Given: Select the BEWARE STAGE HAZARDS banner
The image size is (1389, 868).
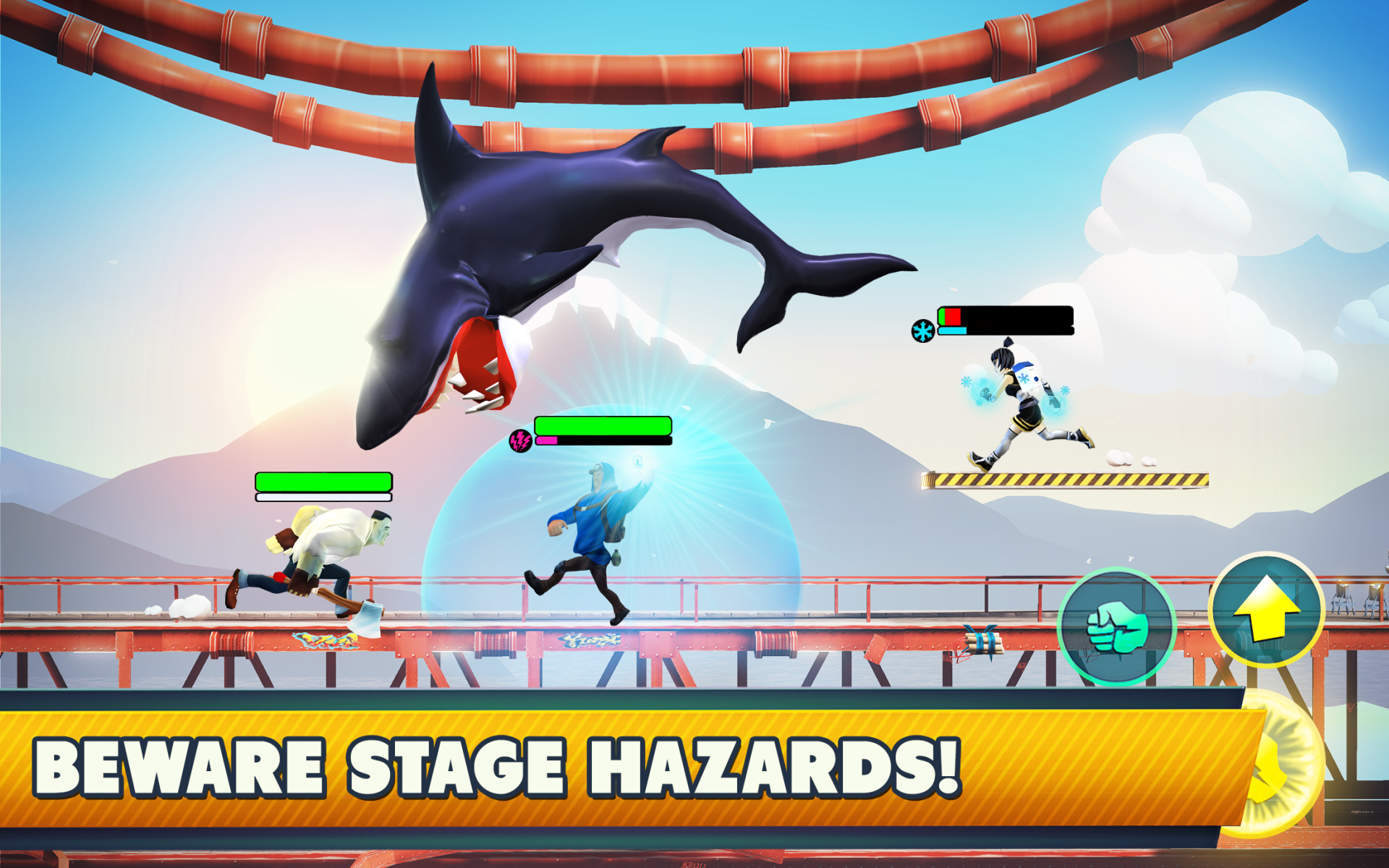Looking at the screenshot, I should tap(499, 763).
